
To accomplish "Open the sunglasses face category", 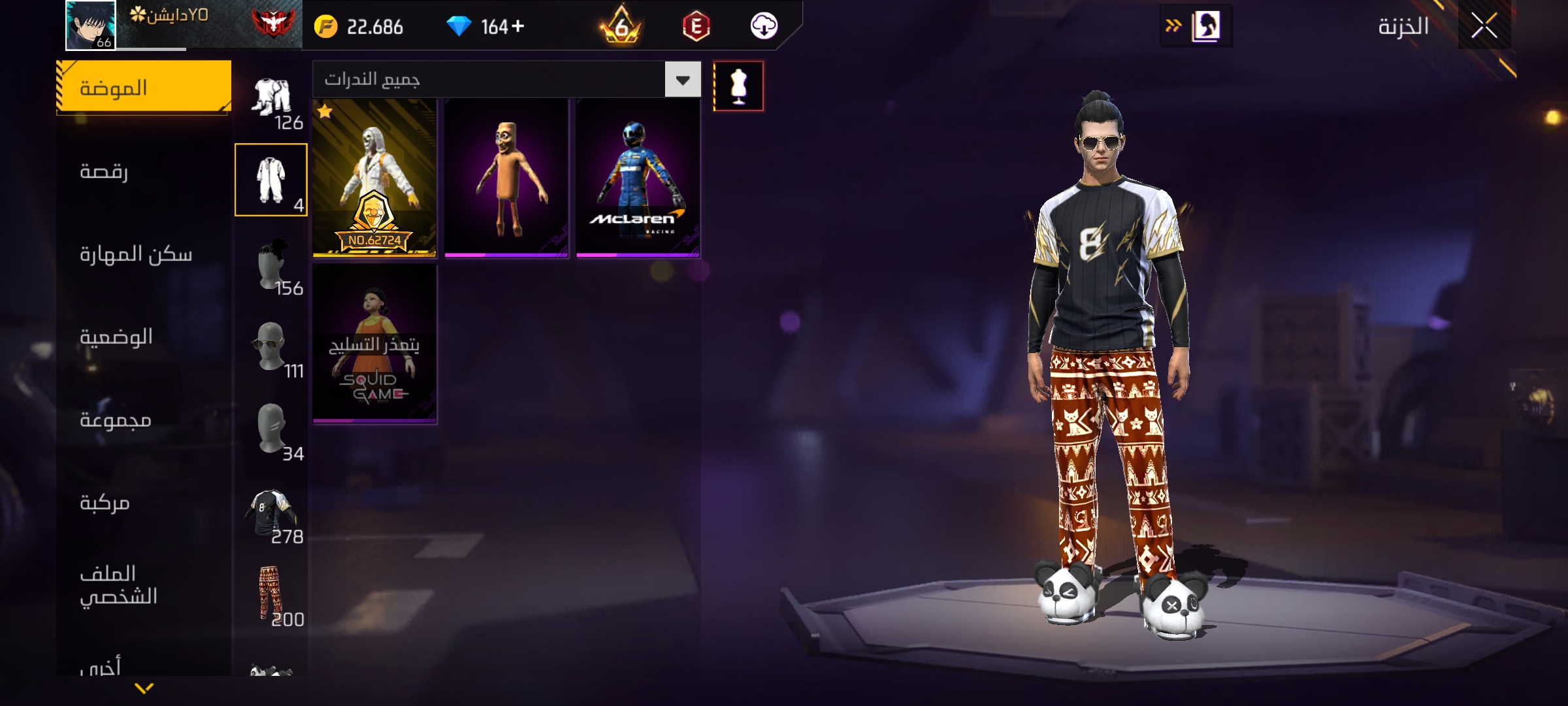I will [x=271, y=346].
